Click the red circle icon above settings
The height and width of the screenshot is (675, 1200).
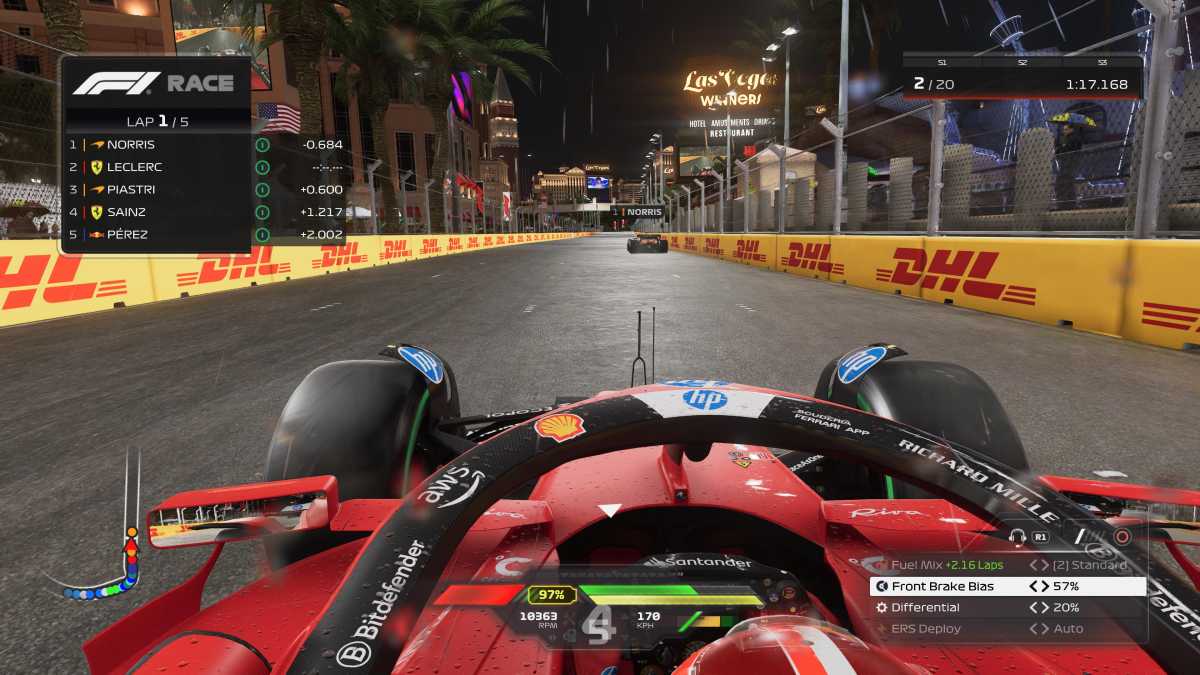(1122, 537)
